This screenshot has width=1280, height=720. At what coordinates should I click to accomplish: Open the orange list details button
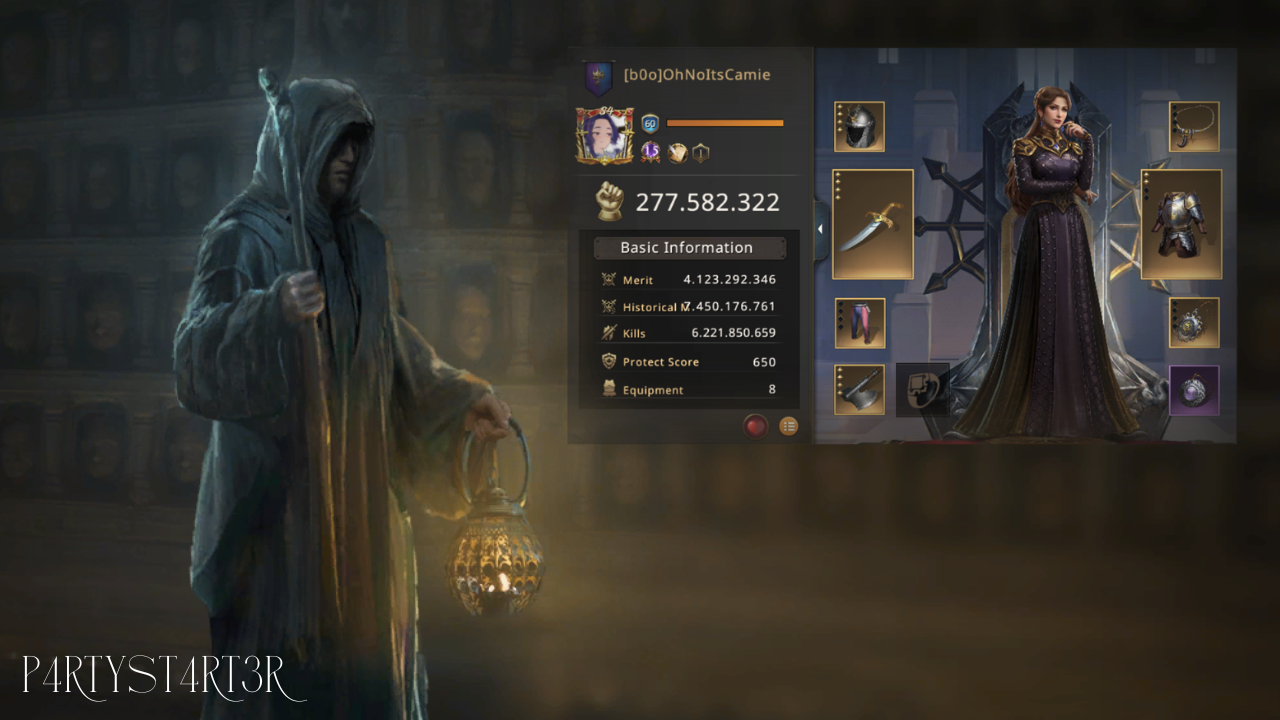coord(789,426)
